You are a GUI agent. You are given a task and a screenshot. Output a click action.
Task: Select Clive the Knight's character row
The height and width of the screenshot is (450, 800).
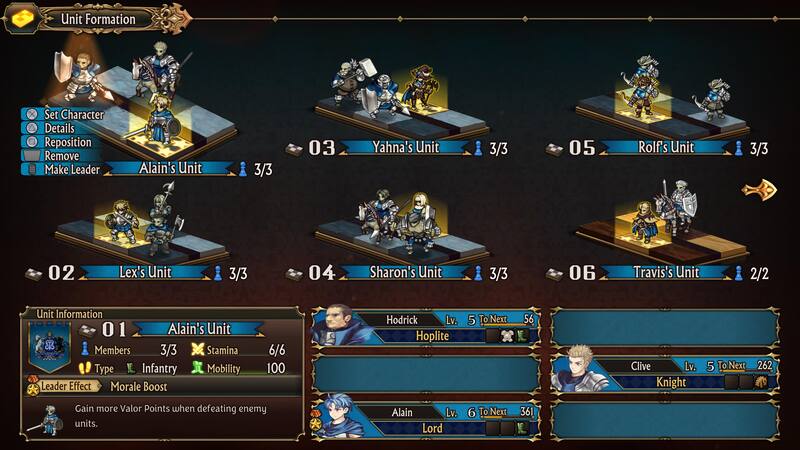click(x=665, y=374)
